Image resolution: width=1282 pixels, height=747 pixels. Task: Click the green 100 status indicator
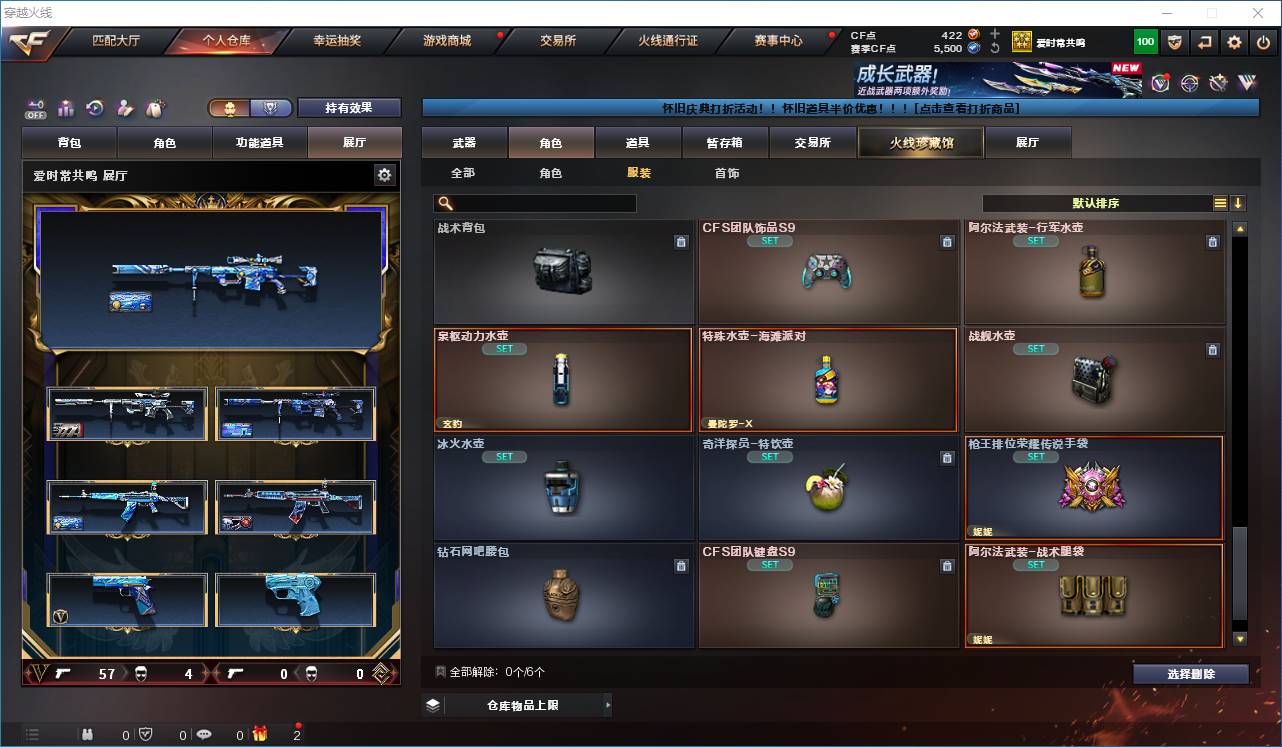1146,41
